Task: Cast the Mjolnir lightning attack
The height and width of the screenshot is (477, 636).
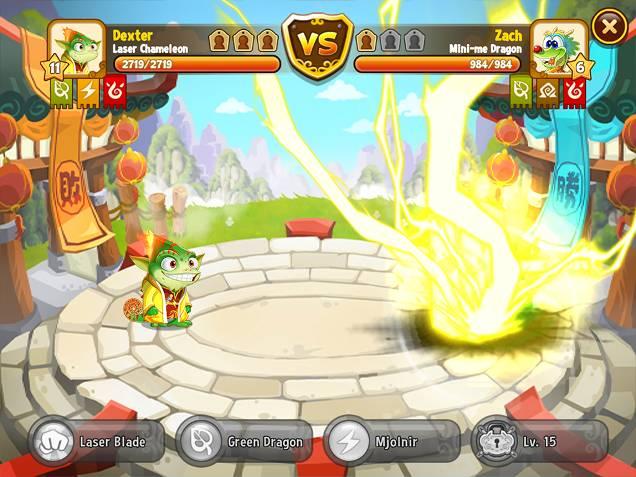Action: [x=392, y=441]
